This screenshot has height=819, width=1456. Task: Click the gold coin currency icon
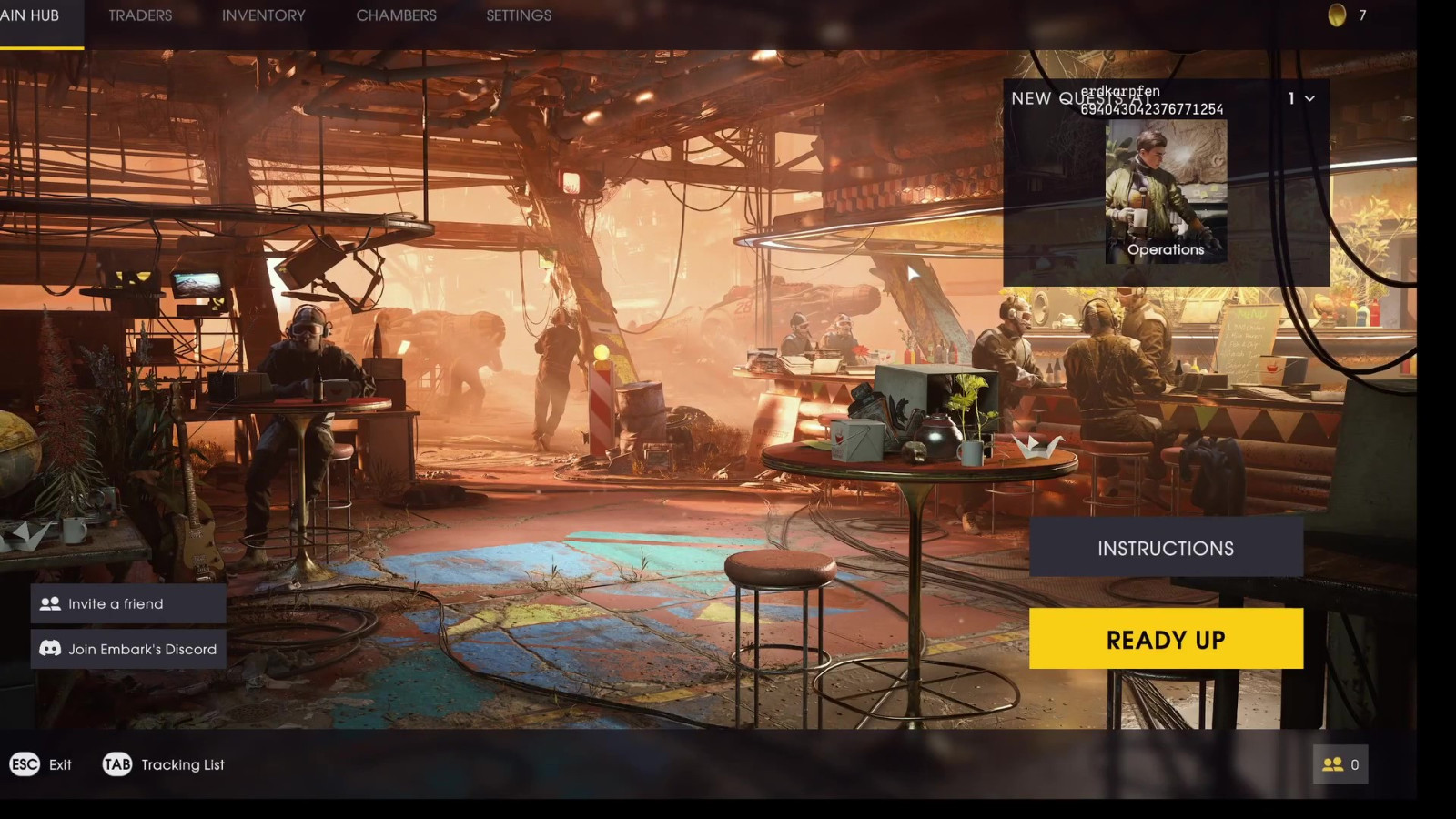pos(1337,15)
